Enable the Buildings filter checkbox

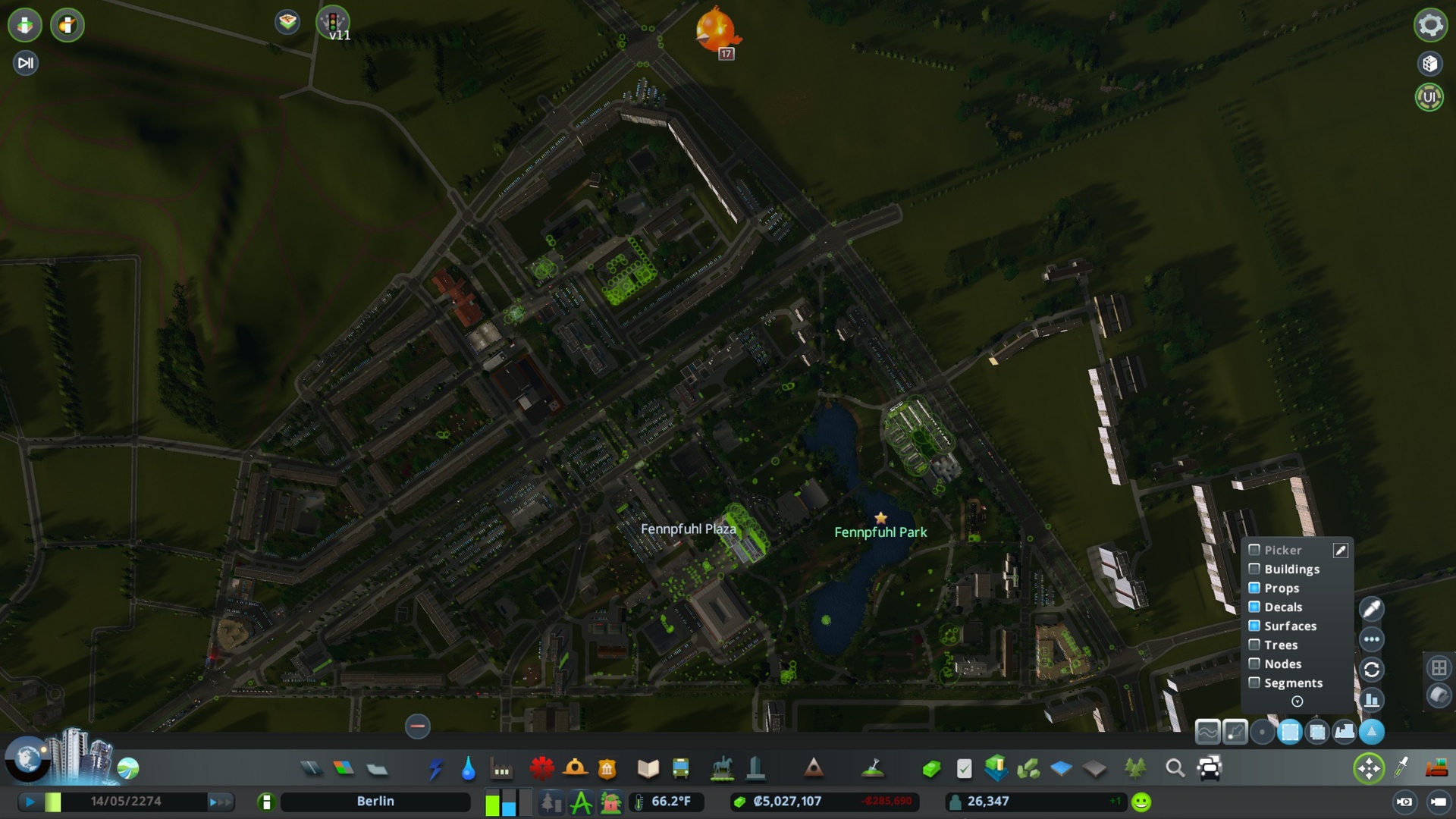[x=1254, y=570]
